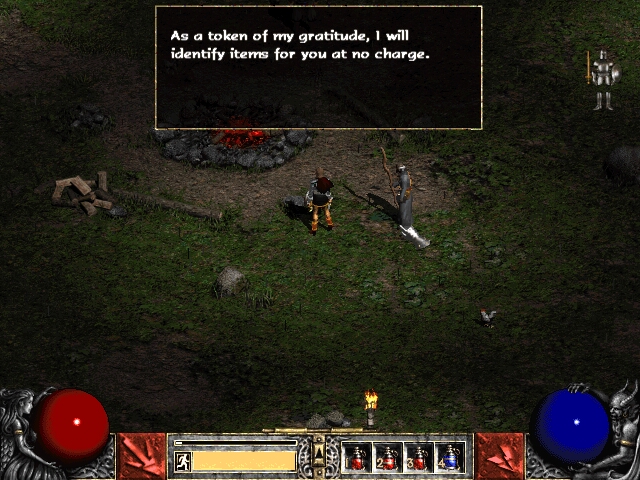
Task: Open the left mouse skill selector
Action: coord(141,456)
